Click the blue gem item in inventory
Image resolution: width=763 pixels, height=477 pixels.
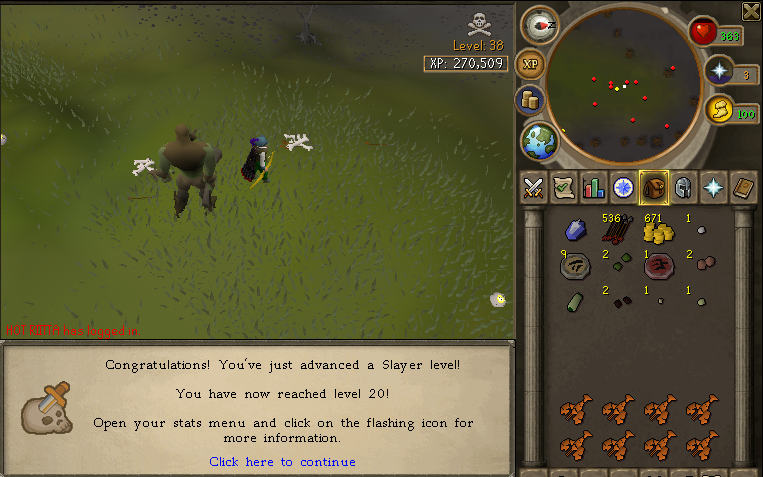(574, 231)
